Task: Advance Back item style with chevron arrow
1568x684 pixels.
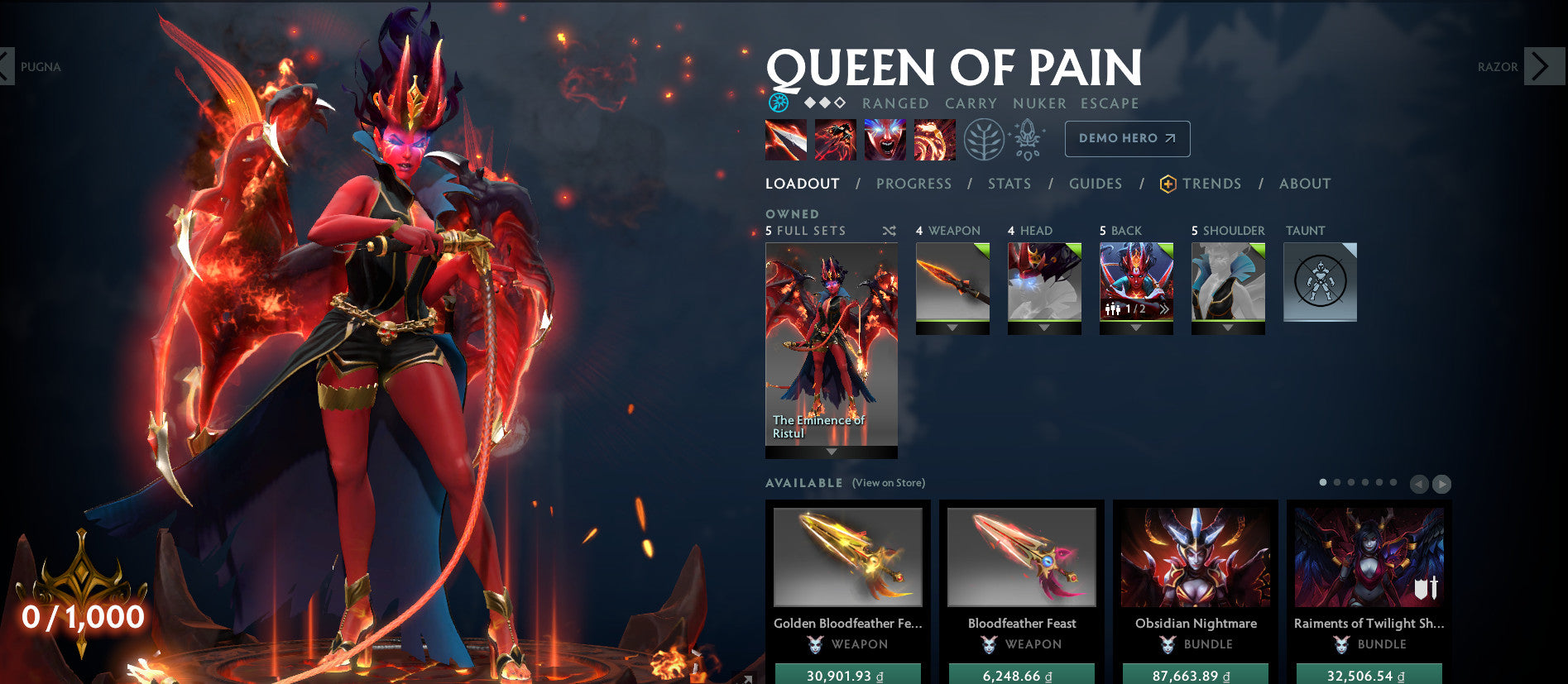Action: [x=1164, y=309]
